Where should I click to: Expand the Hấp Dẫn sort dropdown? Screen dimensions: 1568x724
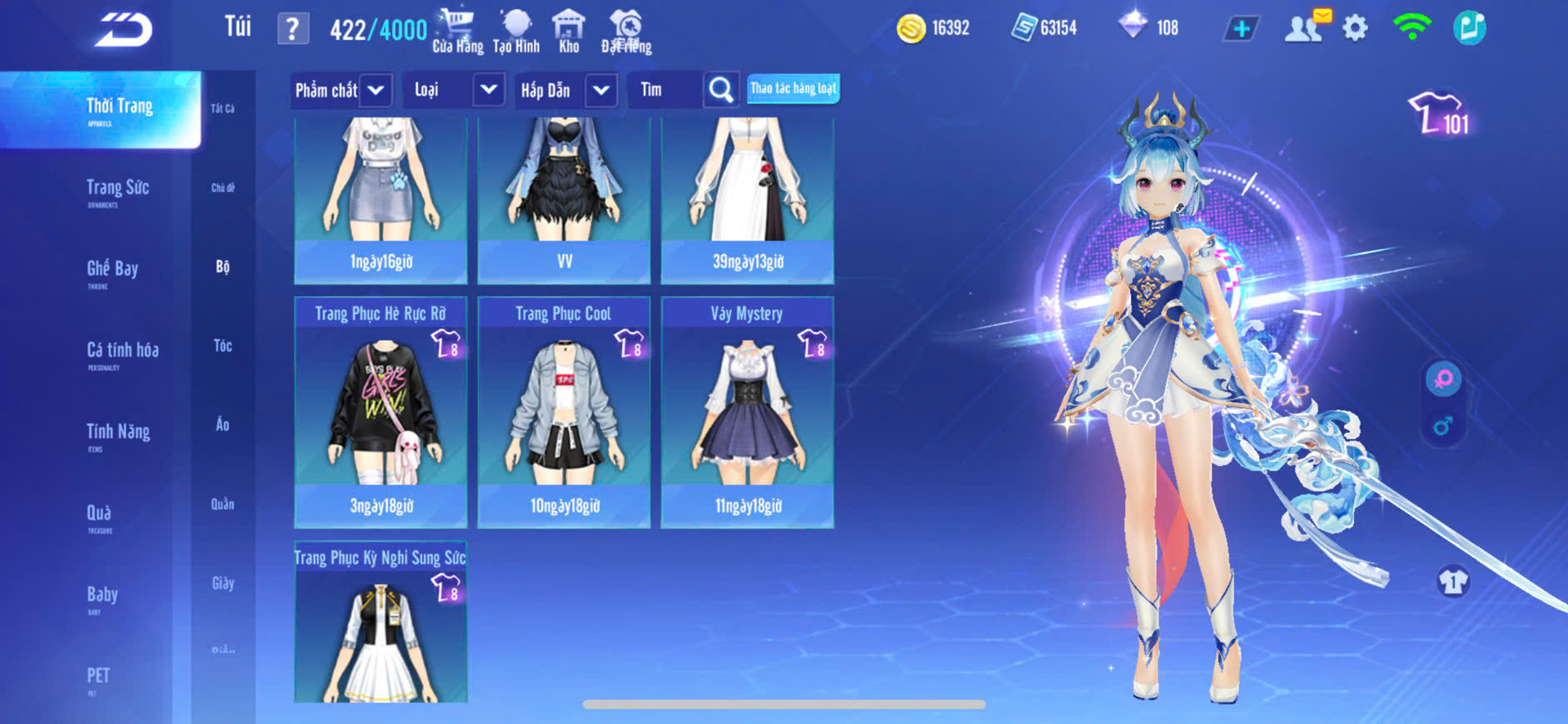[601, 90]
